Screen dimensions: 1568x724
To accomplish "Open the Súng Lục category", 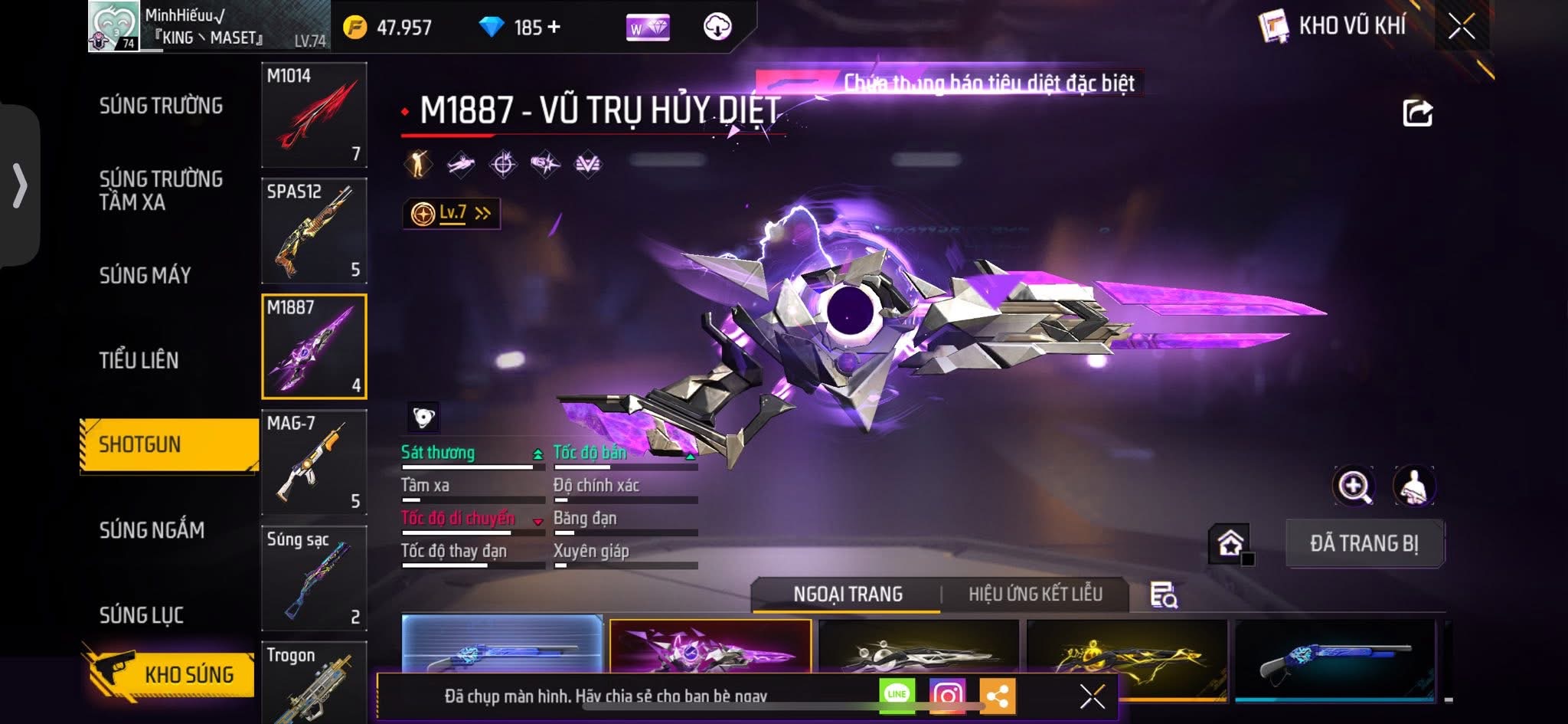I will click(x=141, y=614).
